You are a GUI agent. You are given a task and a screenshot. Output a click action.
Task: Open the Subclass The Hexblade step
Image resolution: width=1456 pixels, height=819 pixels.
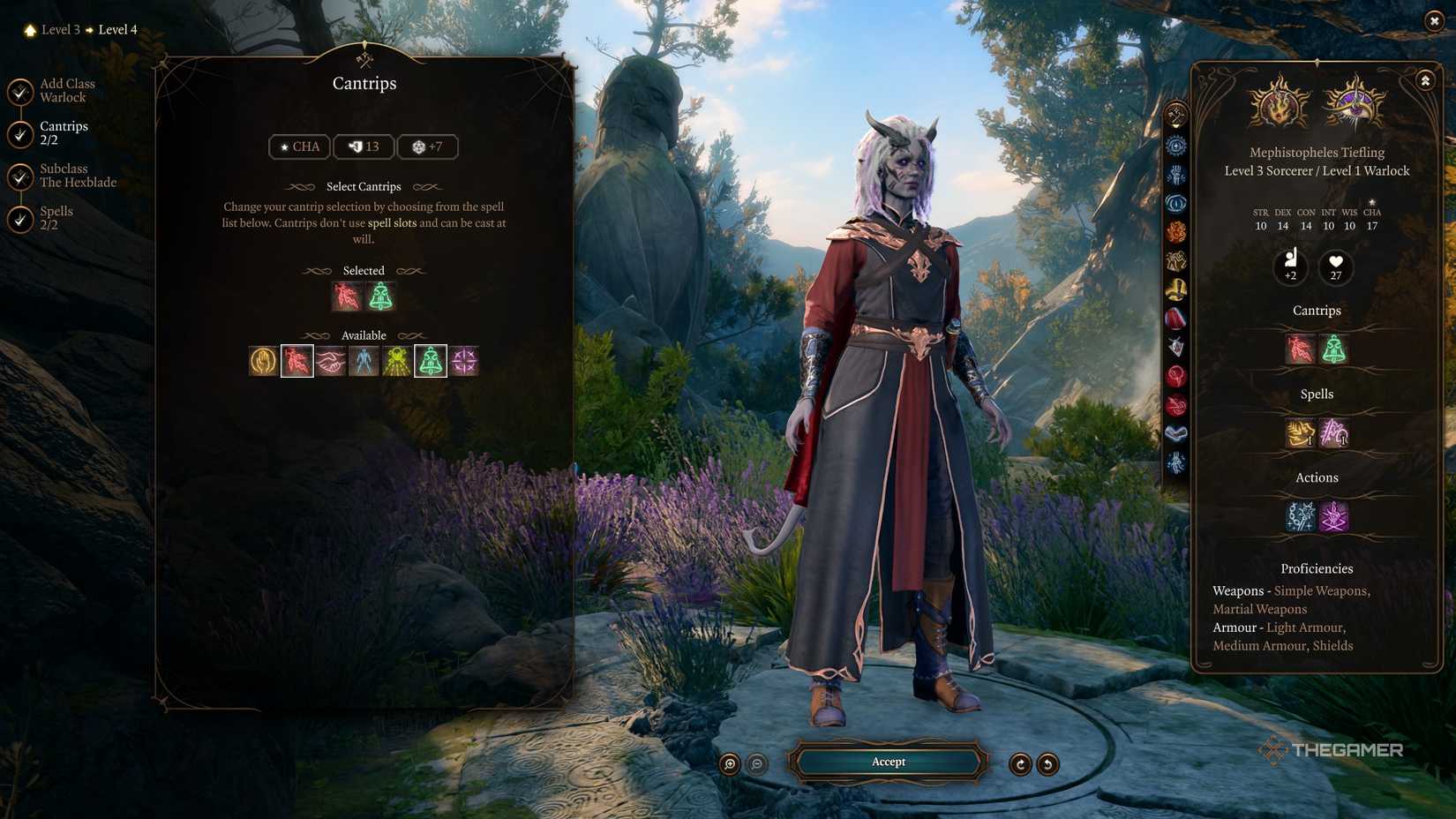coord(76,176)
